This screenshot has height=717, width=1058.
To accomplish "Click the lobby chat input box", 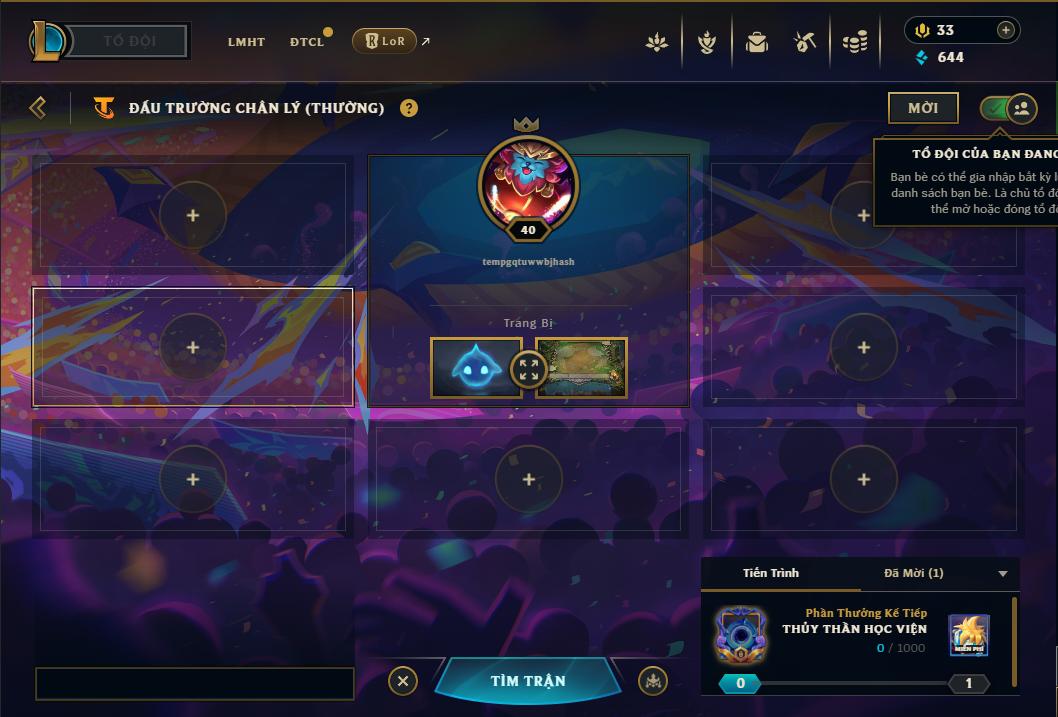I will [195, 684].
